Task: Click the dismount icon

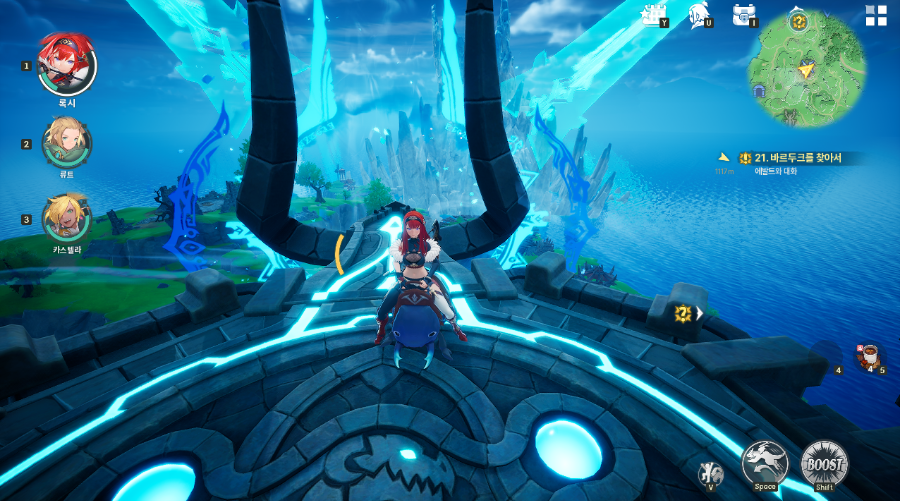Action: tap(709, 473)
